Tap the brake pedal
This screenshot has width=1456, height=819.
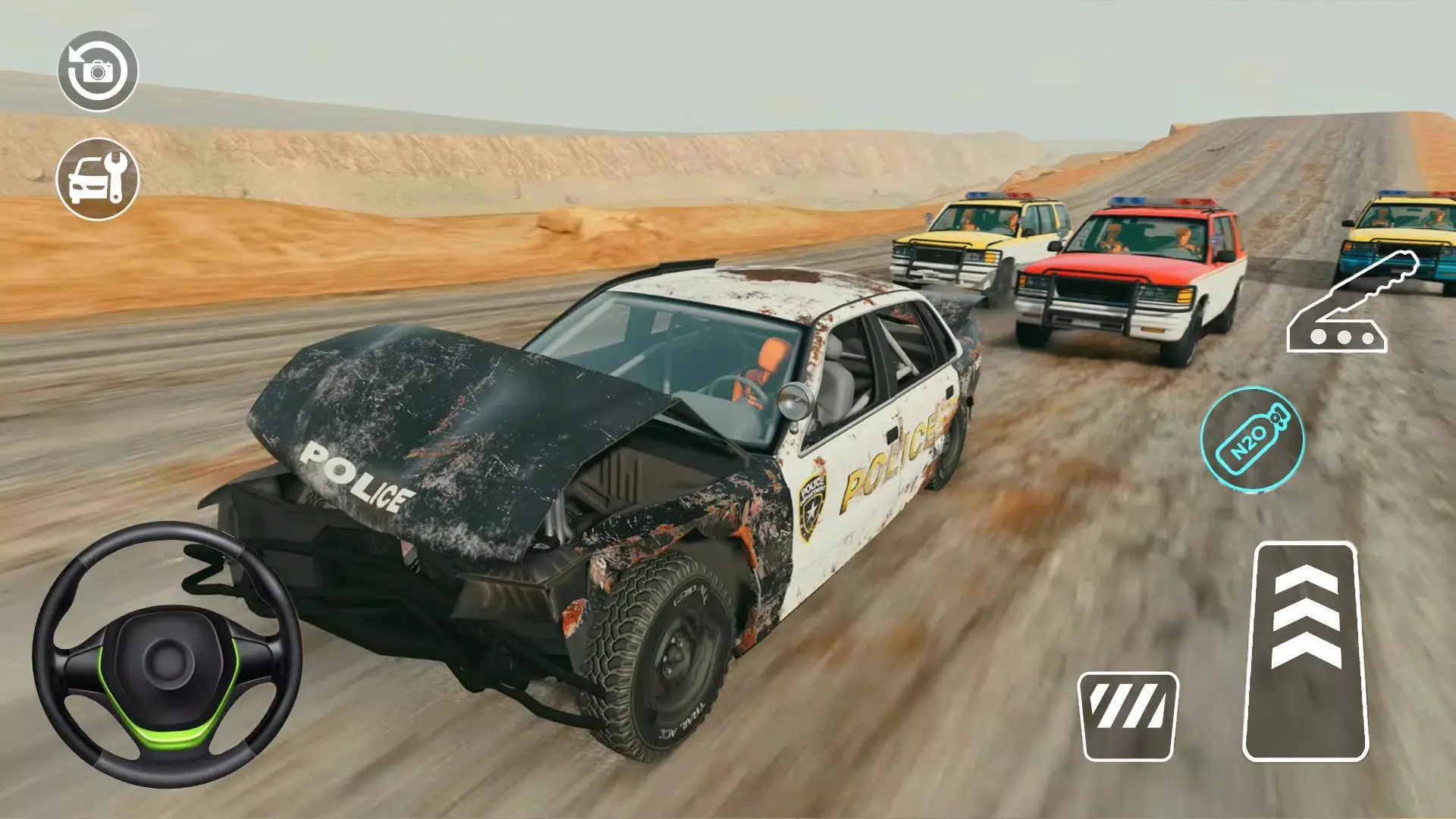click(1128, 716)
